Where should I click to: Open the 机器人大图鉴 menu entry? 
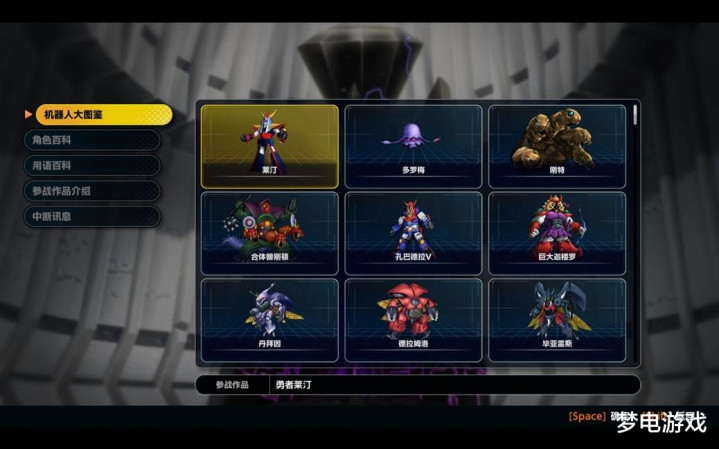pos(98,115)
